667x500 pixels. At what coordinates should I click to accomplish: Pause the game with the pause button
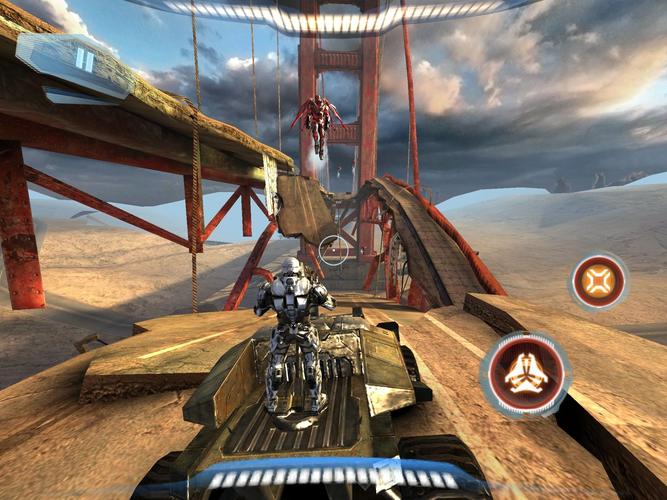84,60
